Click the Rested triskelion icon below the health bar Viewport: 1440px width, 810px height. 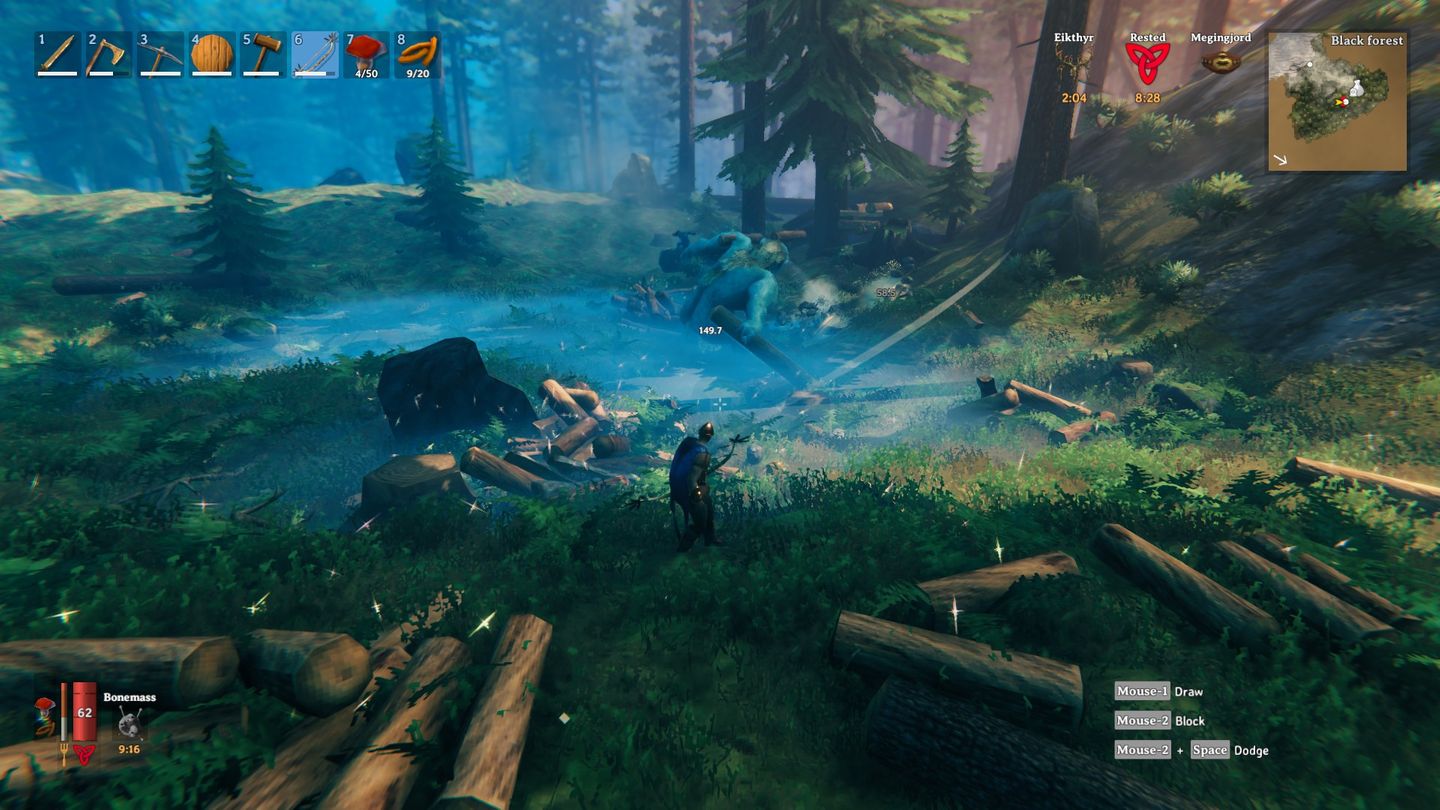pos(83,753)
